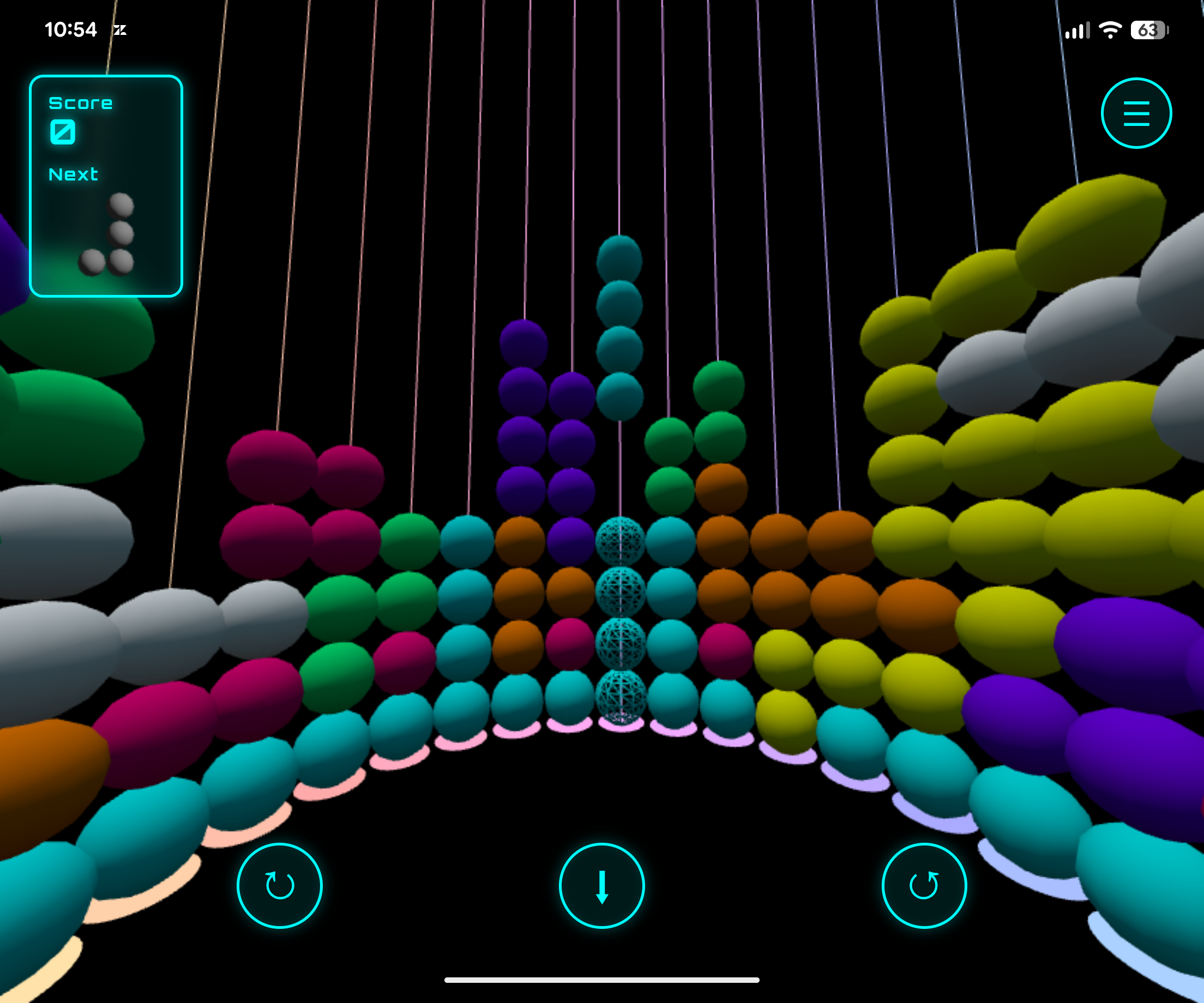Tap the clock showing 10:54
The width and height of the screenshot is (1204, 1003).
tap(71, 30)
